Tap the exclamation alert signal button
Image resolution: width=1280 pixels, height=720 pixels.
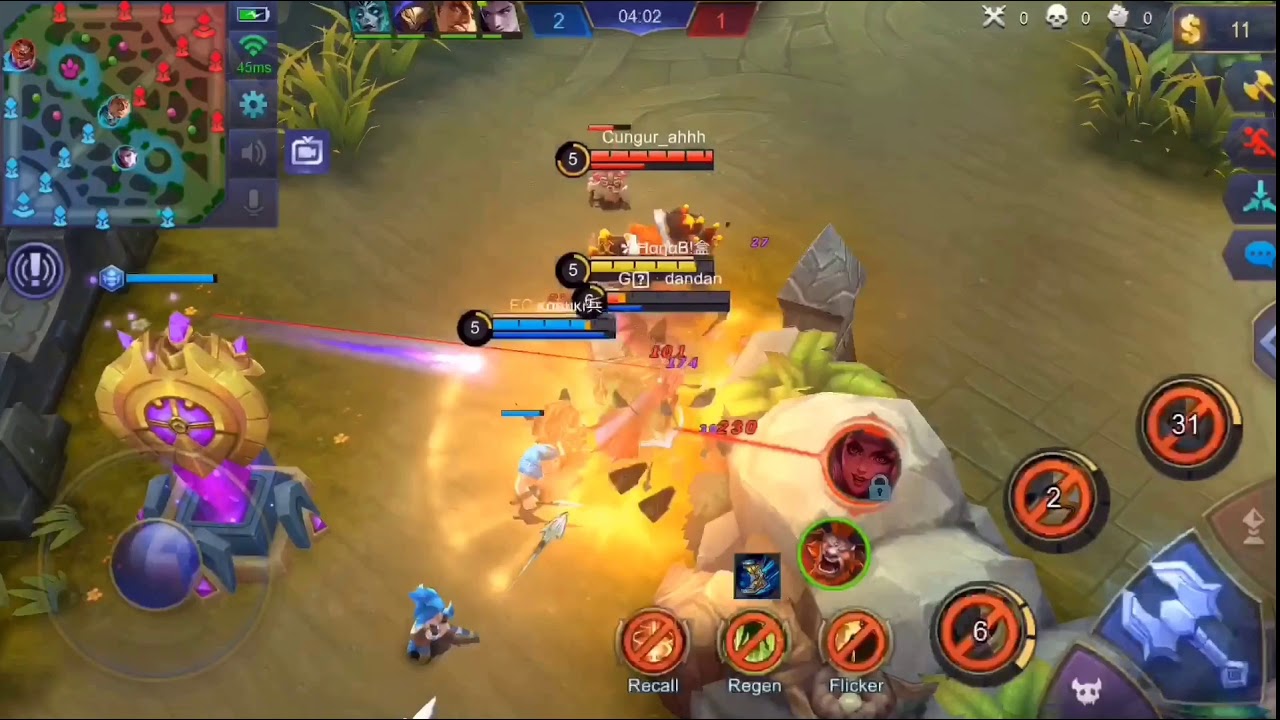[x=36, y=270]
